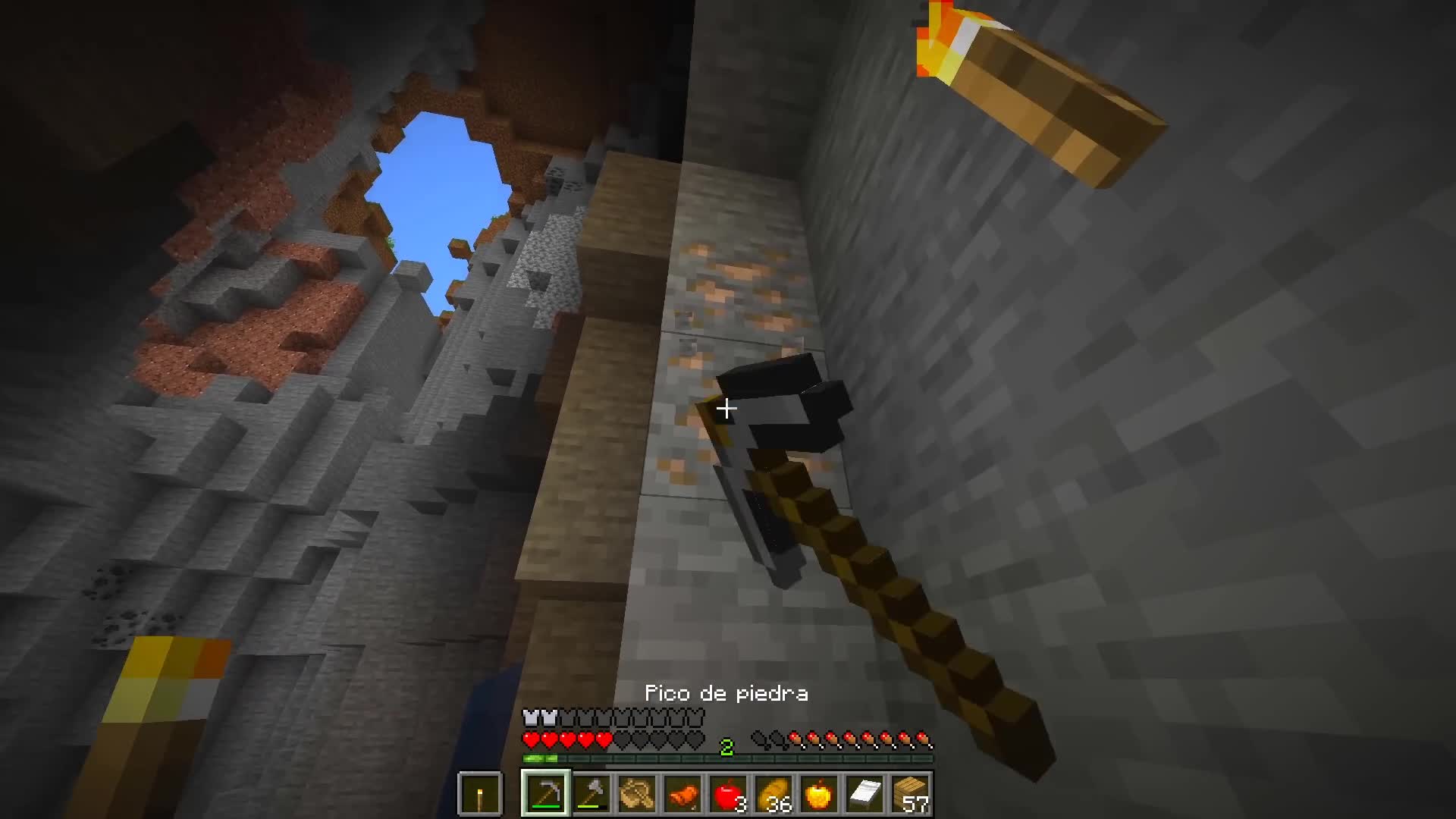Click the experience level number 2
The width and height of the screenshot is (1456, 819).
(728, 745)
